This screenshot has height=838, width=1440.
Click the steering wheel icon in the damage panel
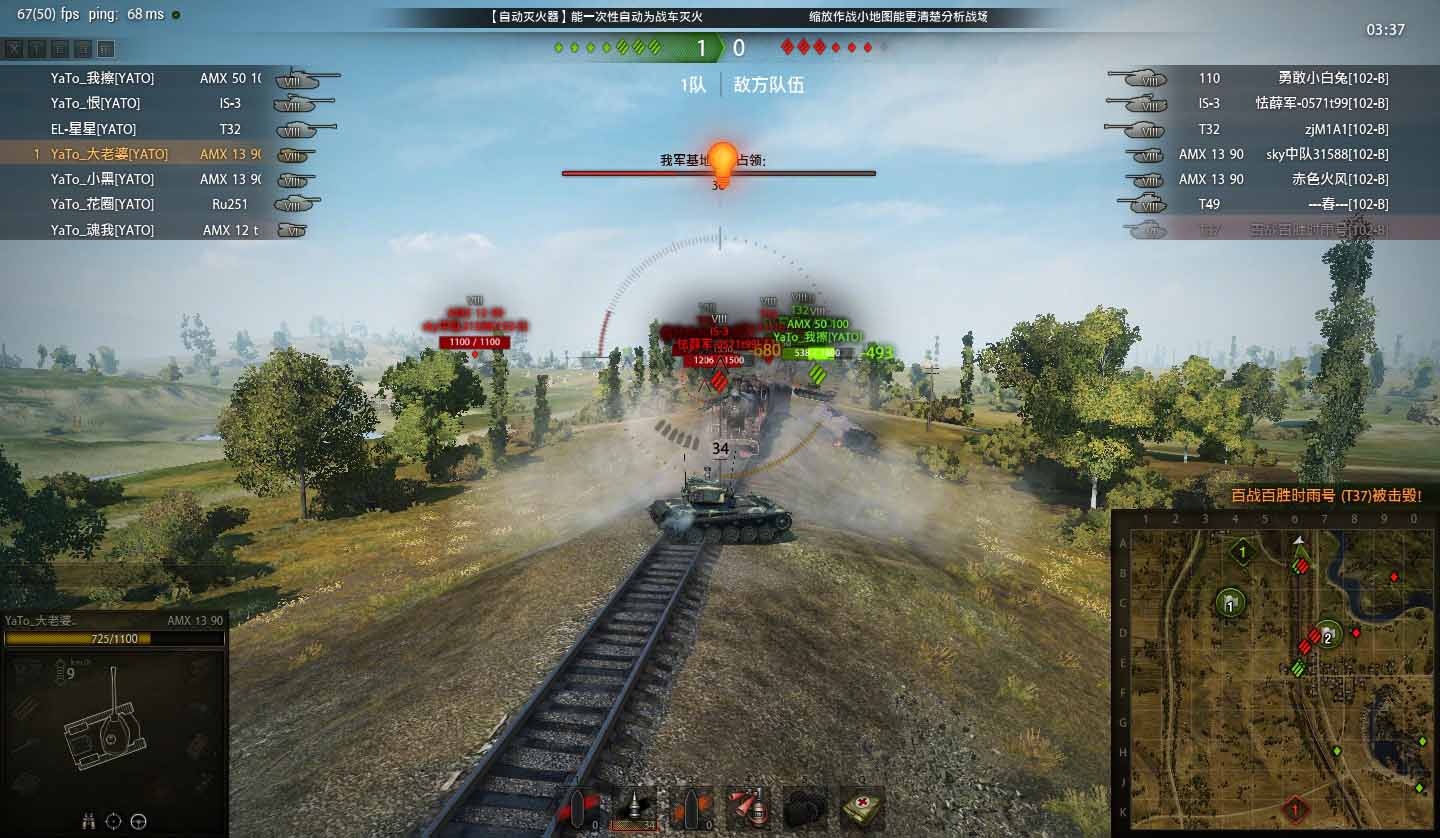coord(139,821)
